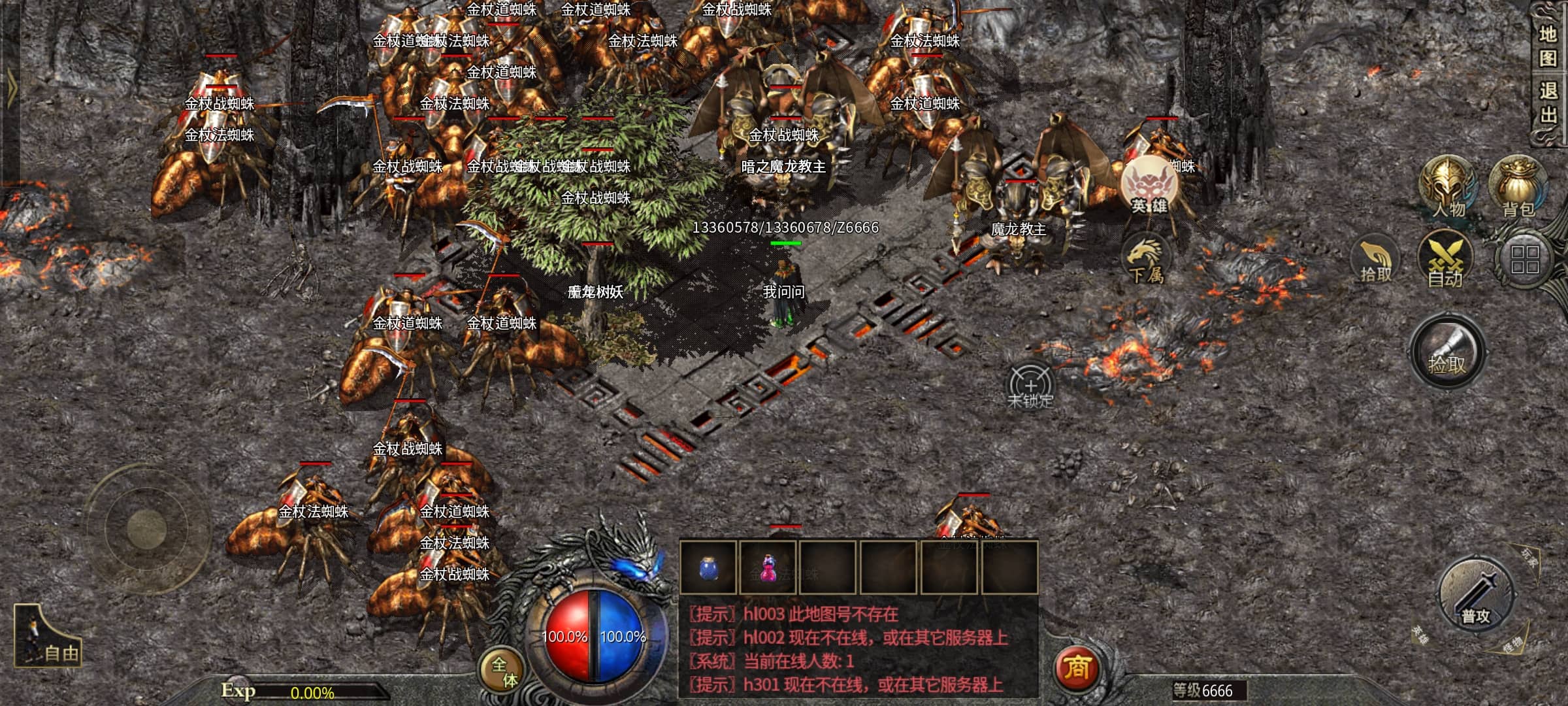This screenshot has height=706, width=1568.
Task: Use the pink potion quick slot
Action: pos(768,567)
